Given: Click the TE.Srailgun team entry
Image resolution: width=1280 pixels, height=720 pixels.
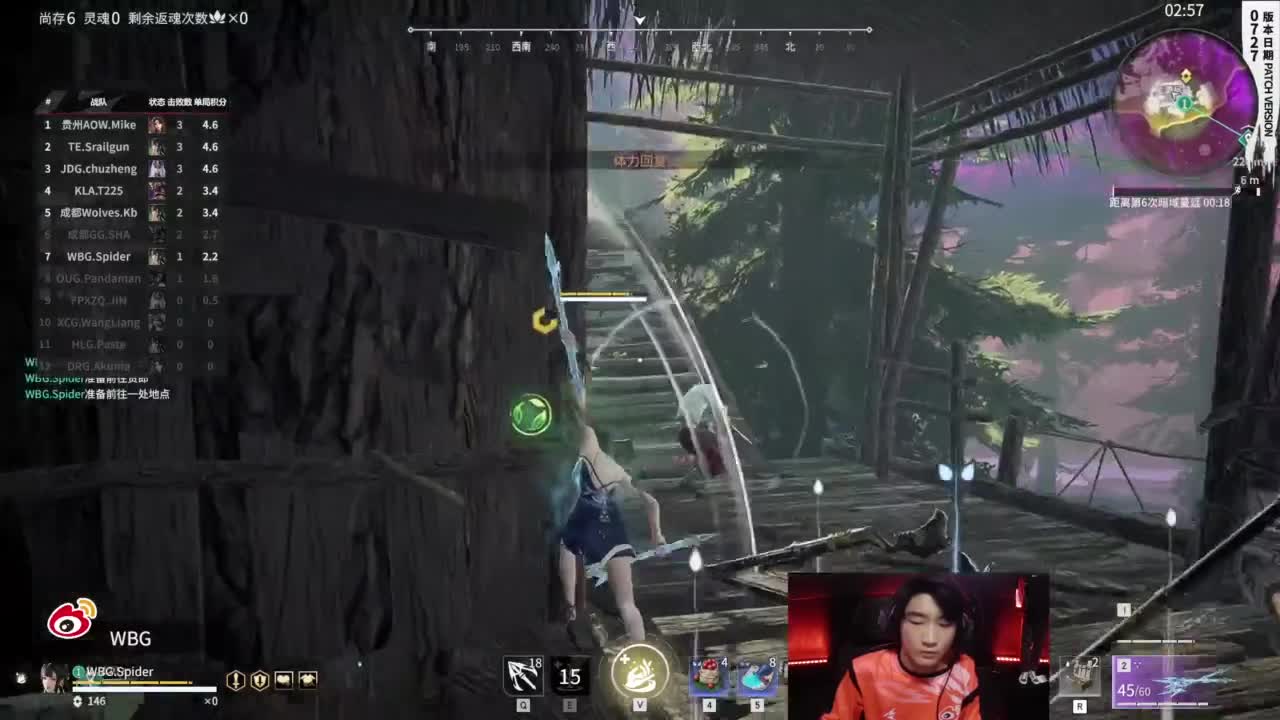Looking at the screenshot, I should 100,146.
